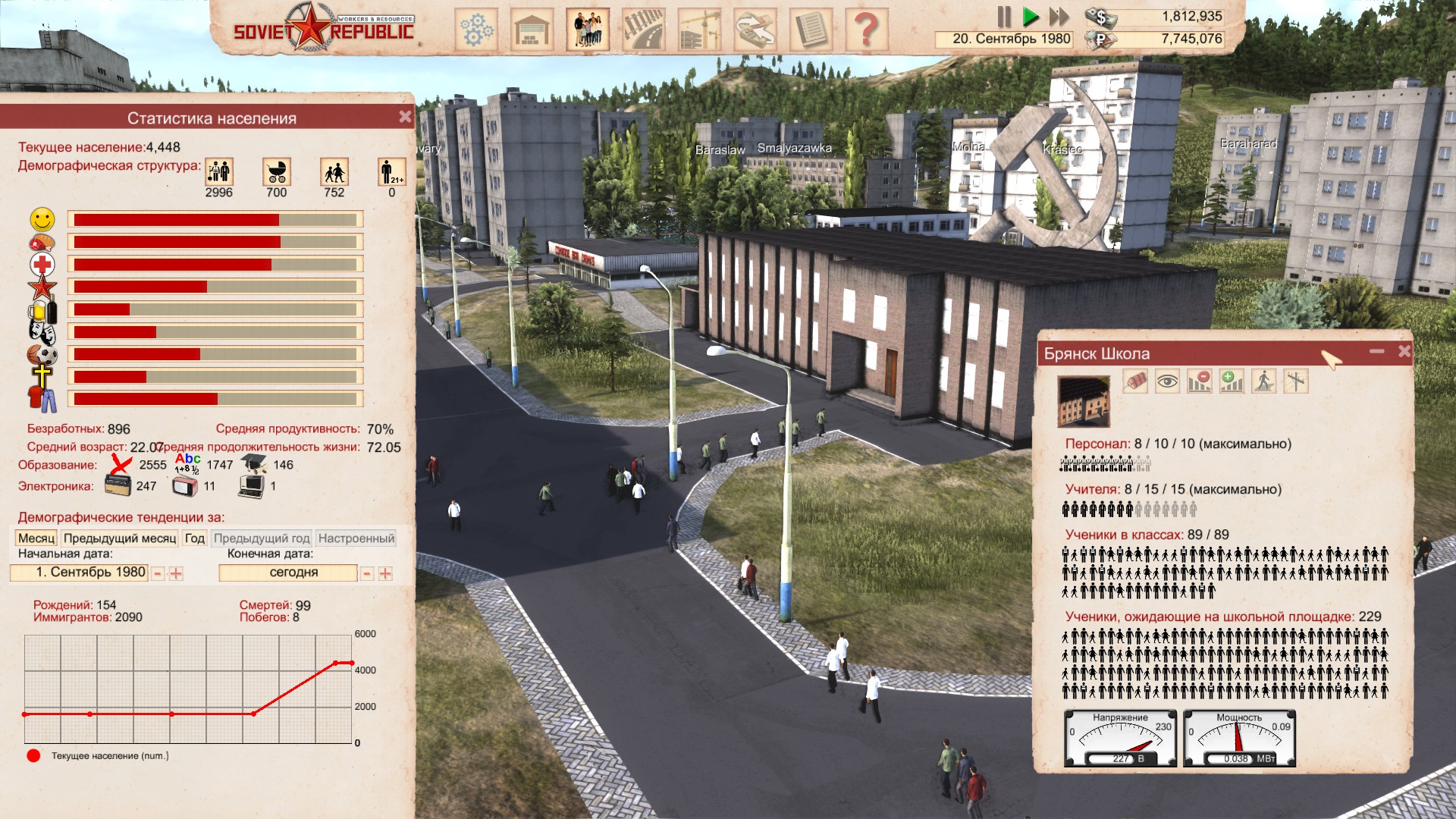The height and width of the screenshot is (819, 1456).
Task: Close the population statistics window
Action: 405,117
